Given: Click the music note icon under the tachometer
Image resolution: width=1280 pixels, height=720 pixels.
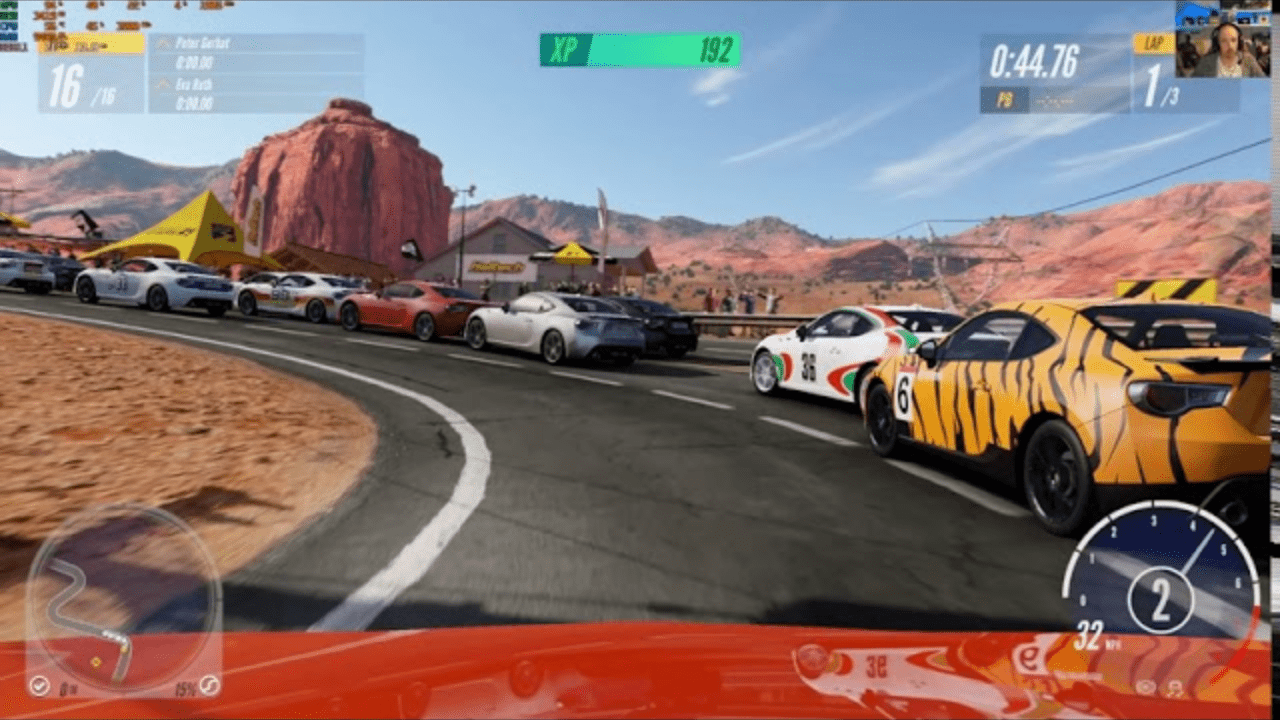Looking at the screenshot, I should coord(1175,688).
